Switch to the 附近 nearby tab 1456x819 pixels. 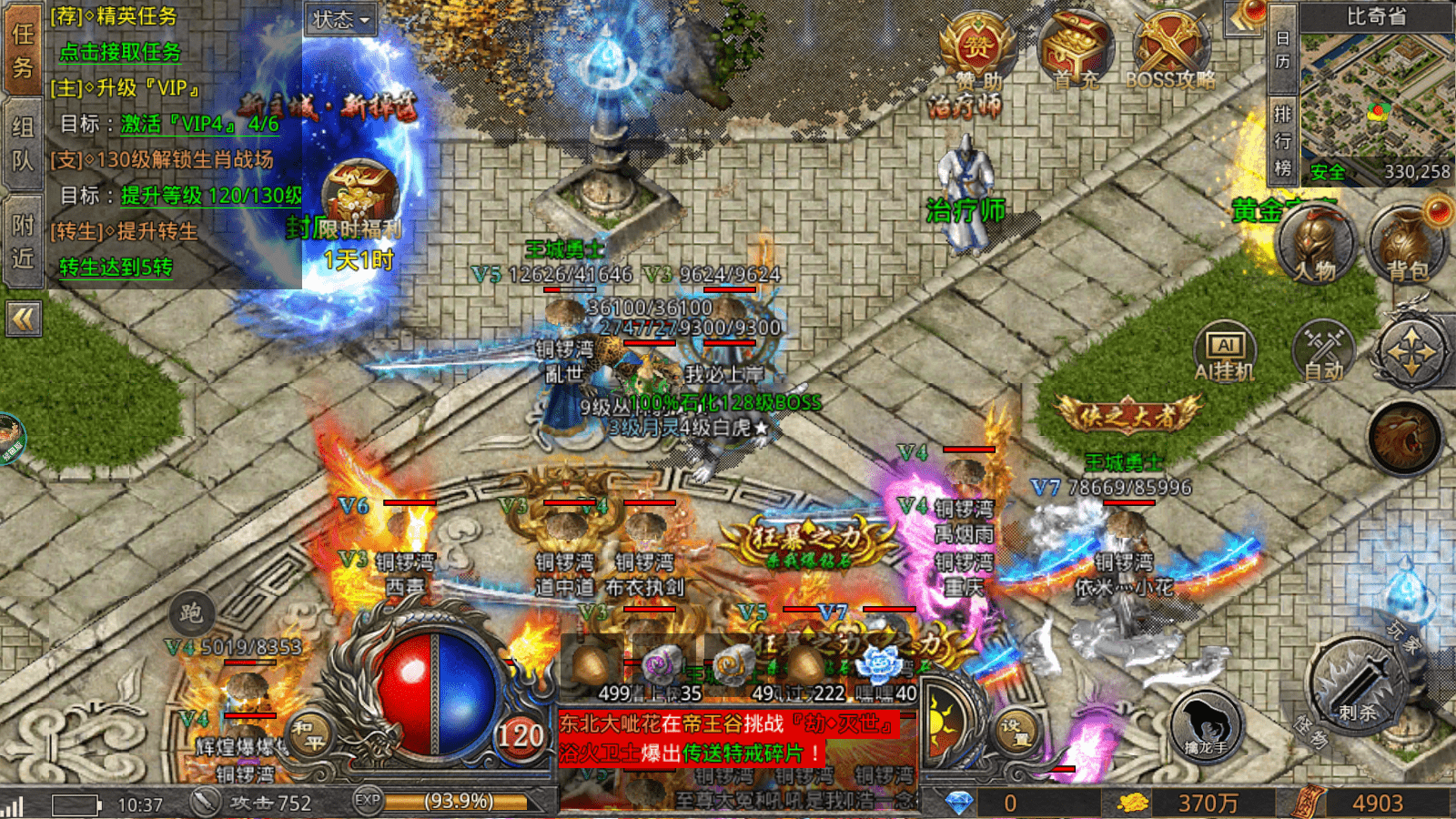[22, 241]
